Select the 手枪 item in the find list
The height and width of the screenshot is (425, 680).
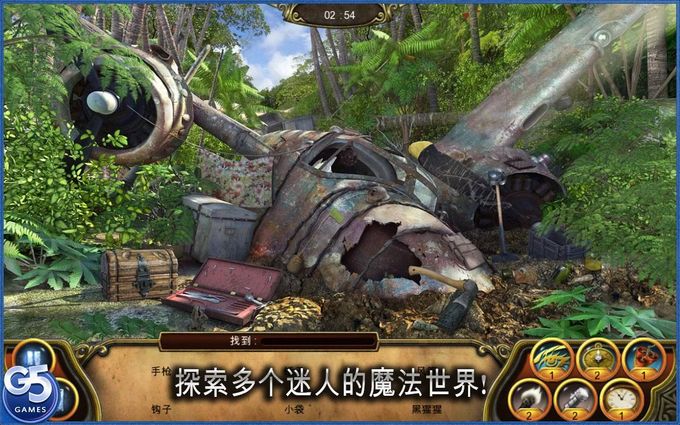[x=162, y=371]
